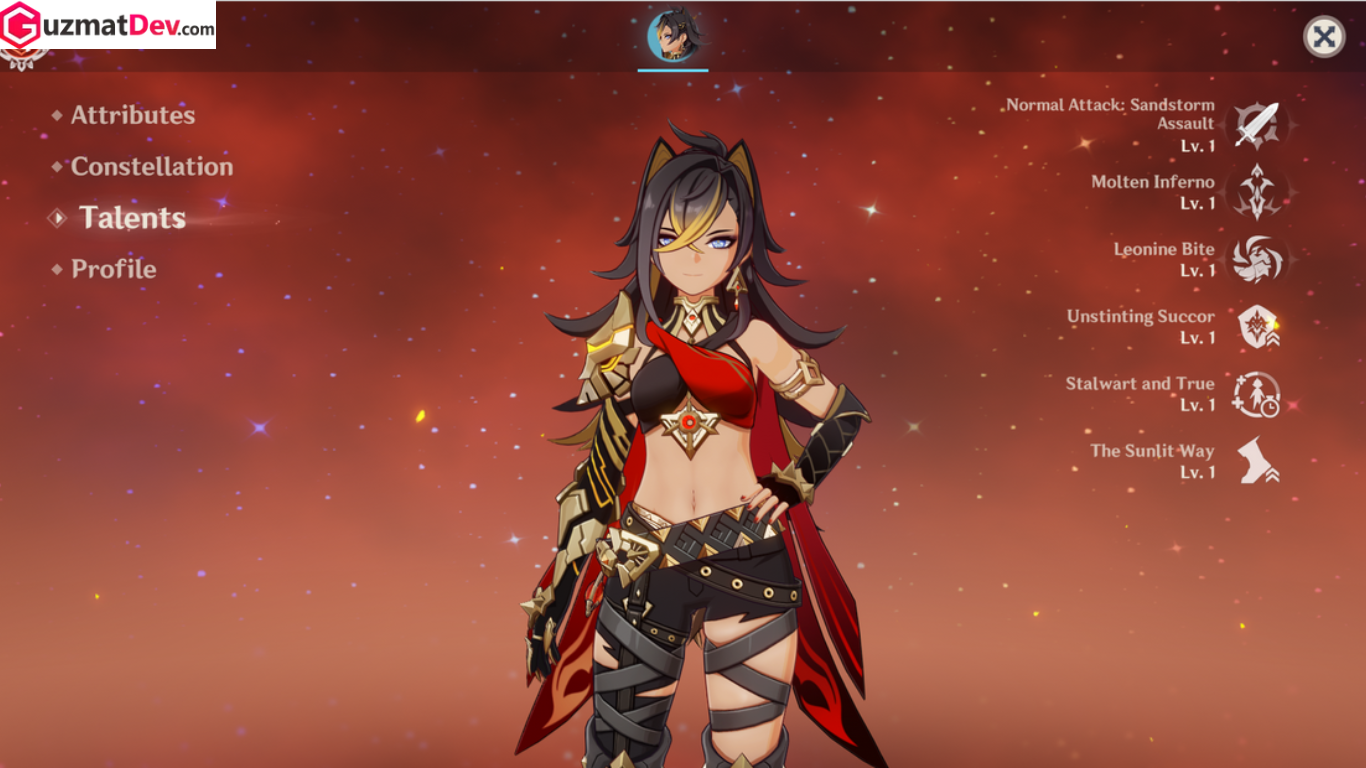Click the character portrait at top
This screenshot has height=768, width=1366.
672,36
